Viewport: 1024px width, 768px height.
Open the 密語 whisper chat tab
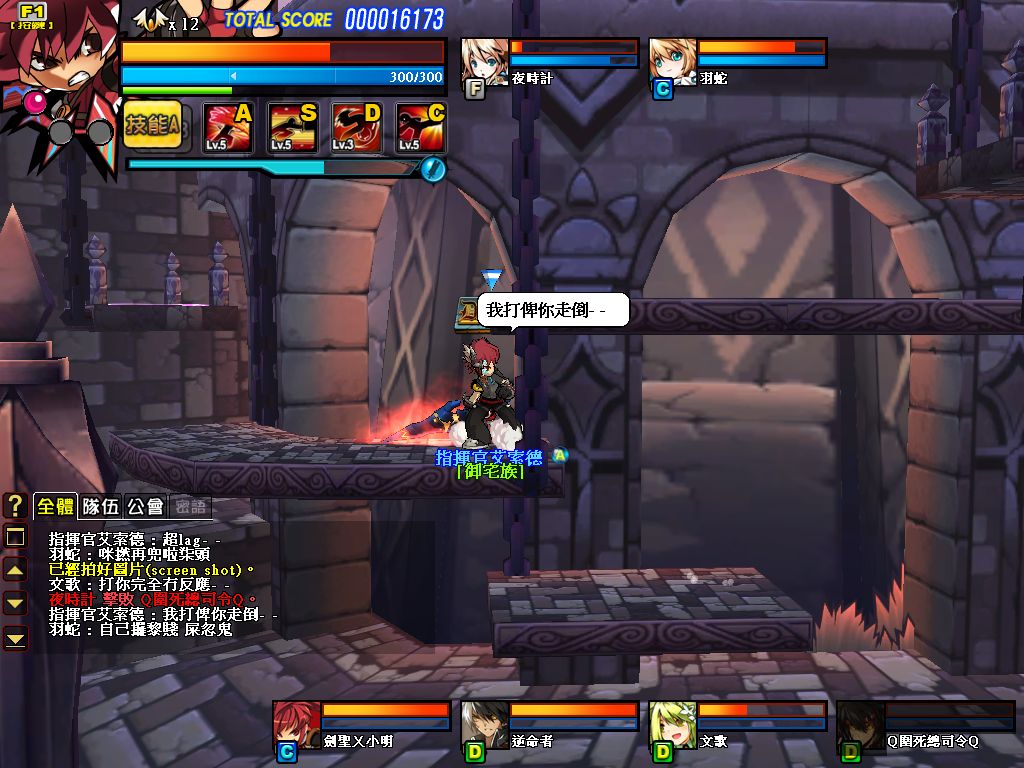coord(190,507)
